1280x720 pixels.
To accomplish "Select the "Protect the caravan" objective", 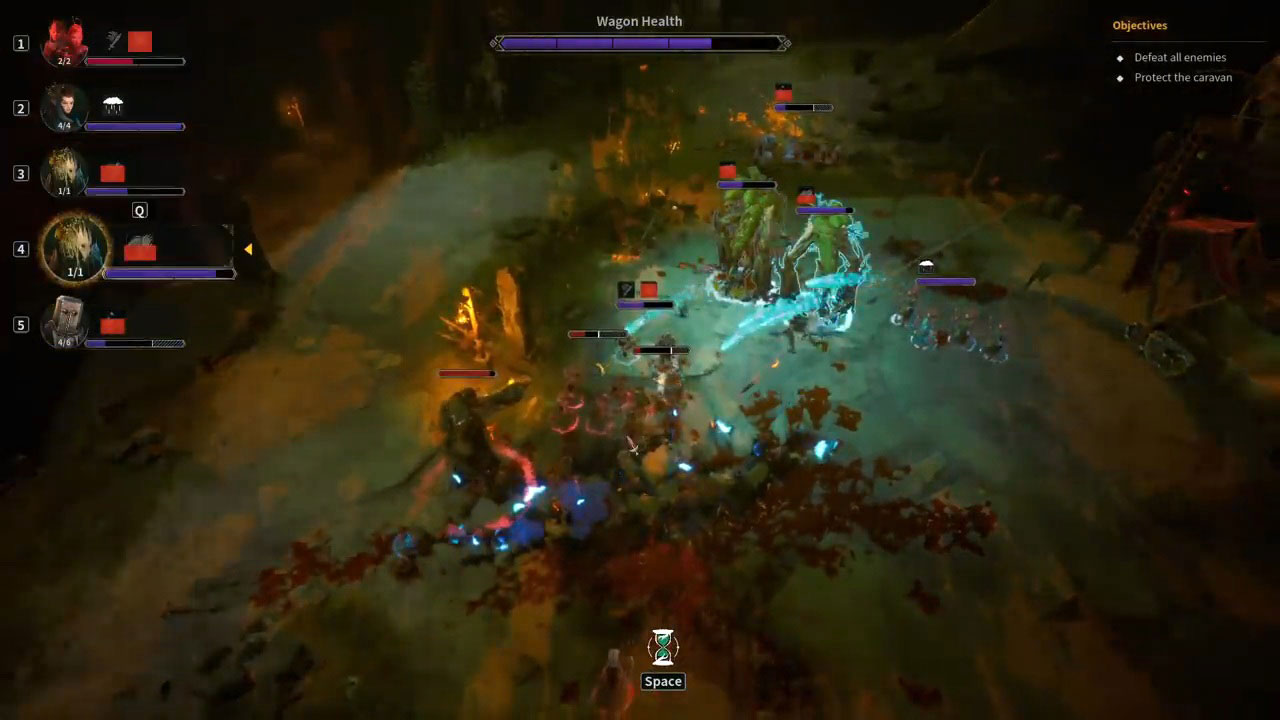I will point(1182,78).
